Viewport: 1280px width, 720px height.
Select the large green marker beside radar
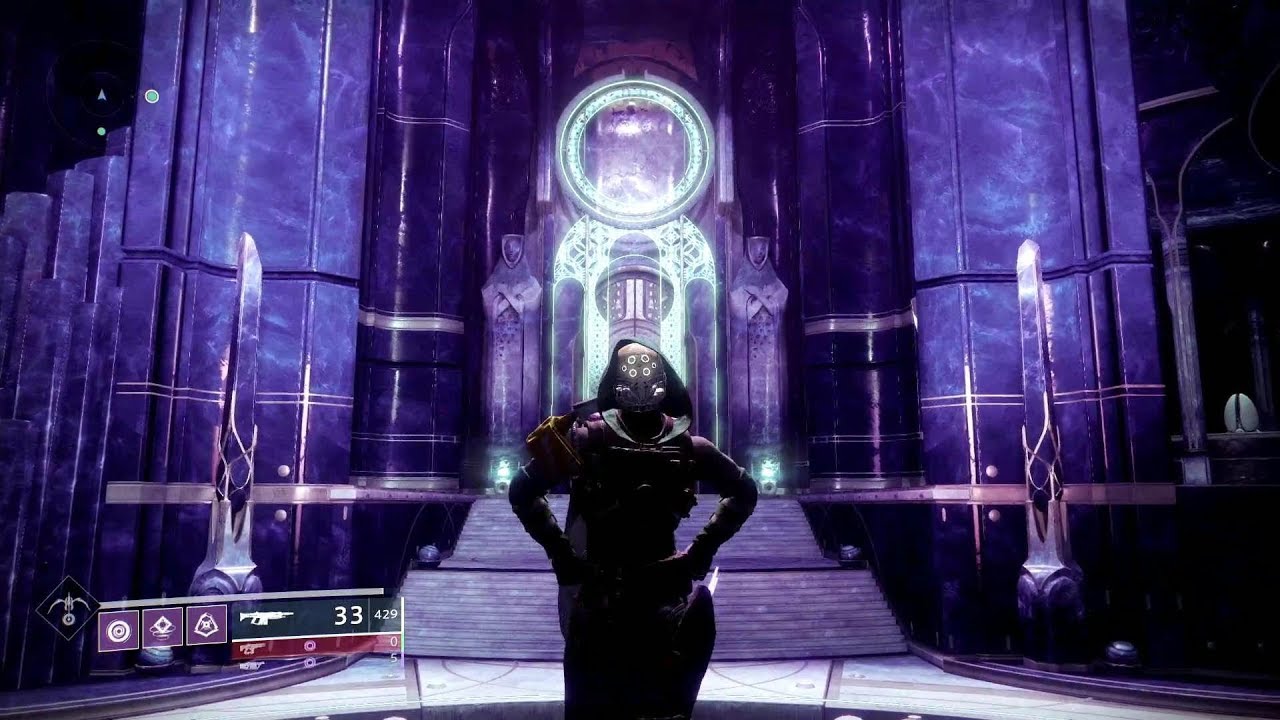coord(152,96)
